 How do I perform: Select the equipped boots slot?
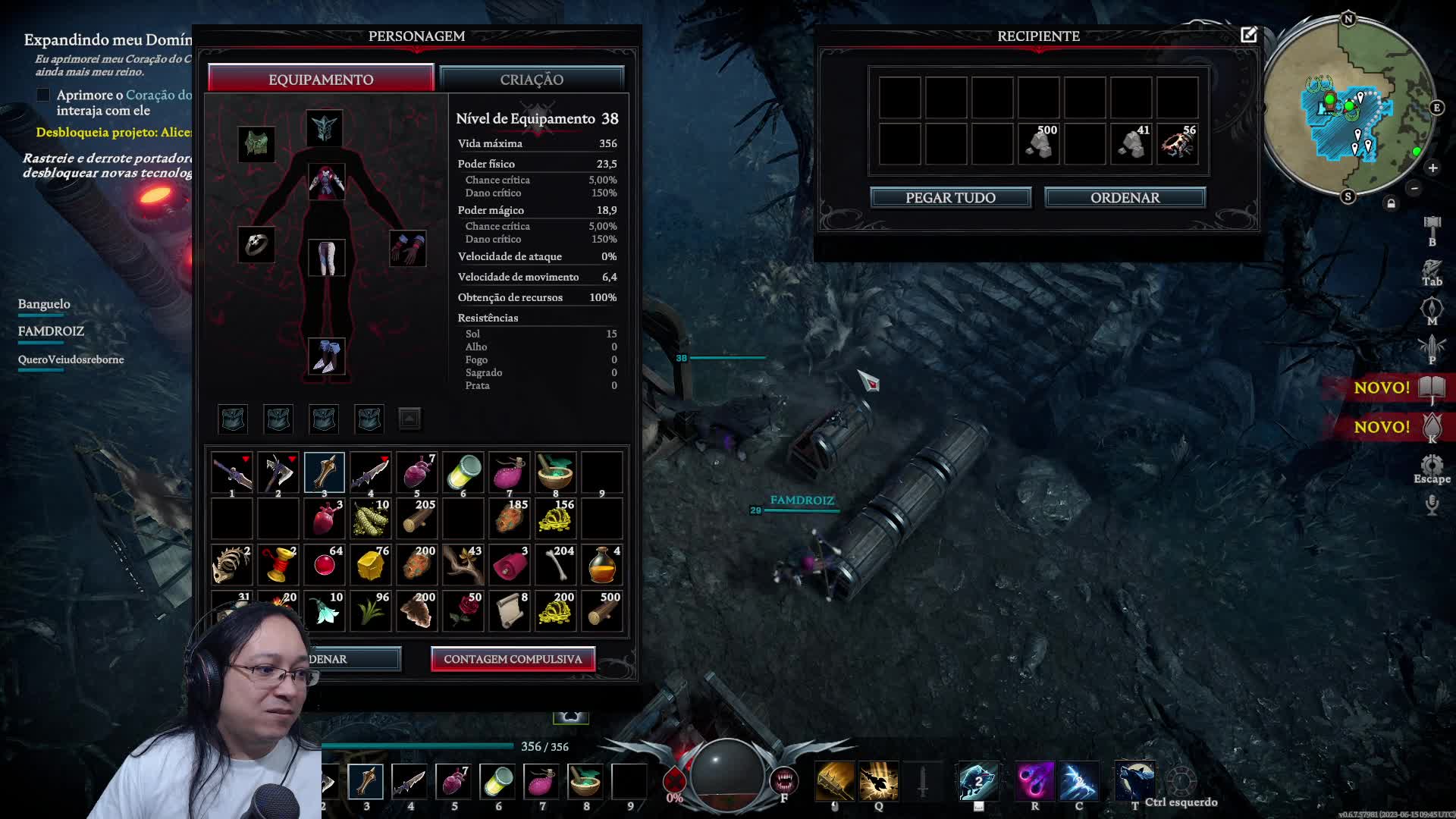327,356
